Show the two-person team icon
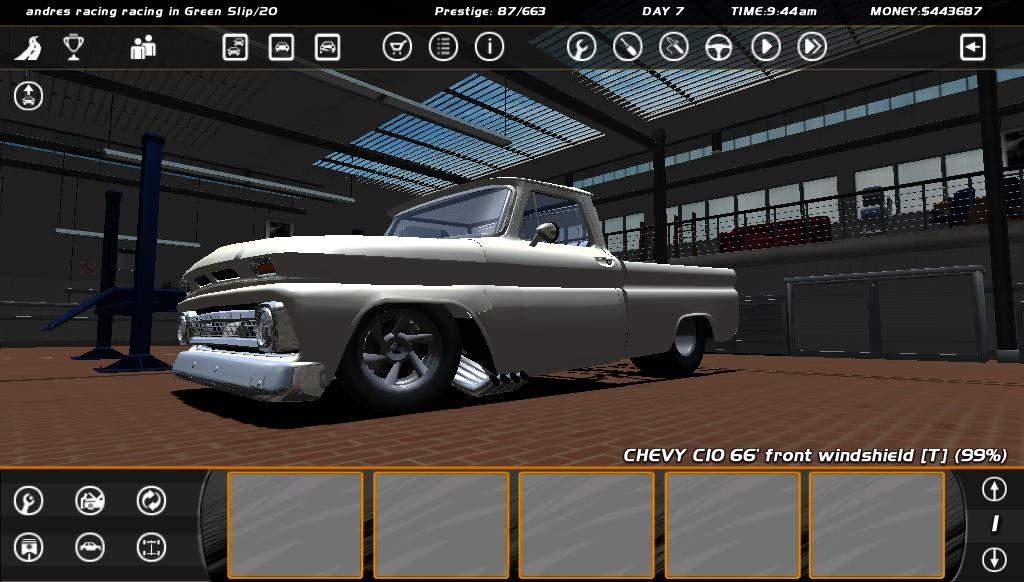 (143, 47)
